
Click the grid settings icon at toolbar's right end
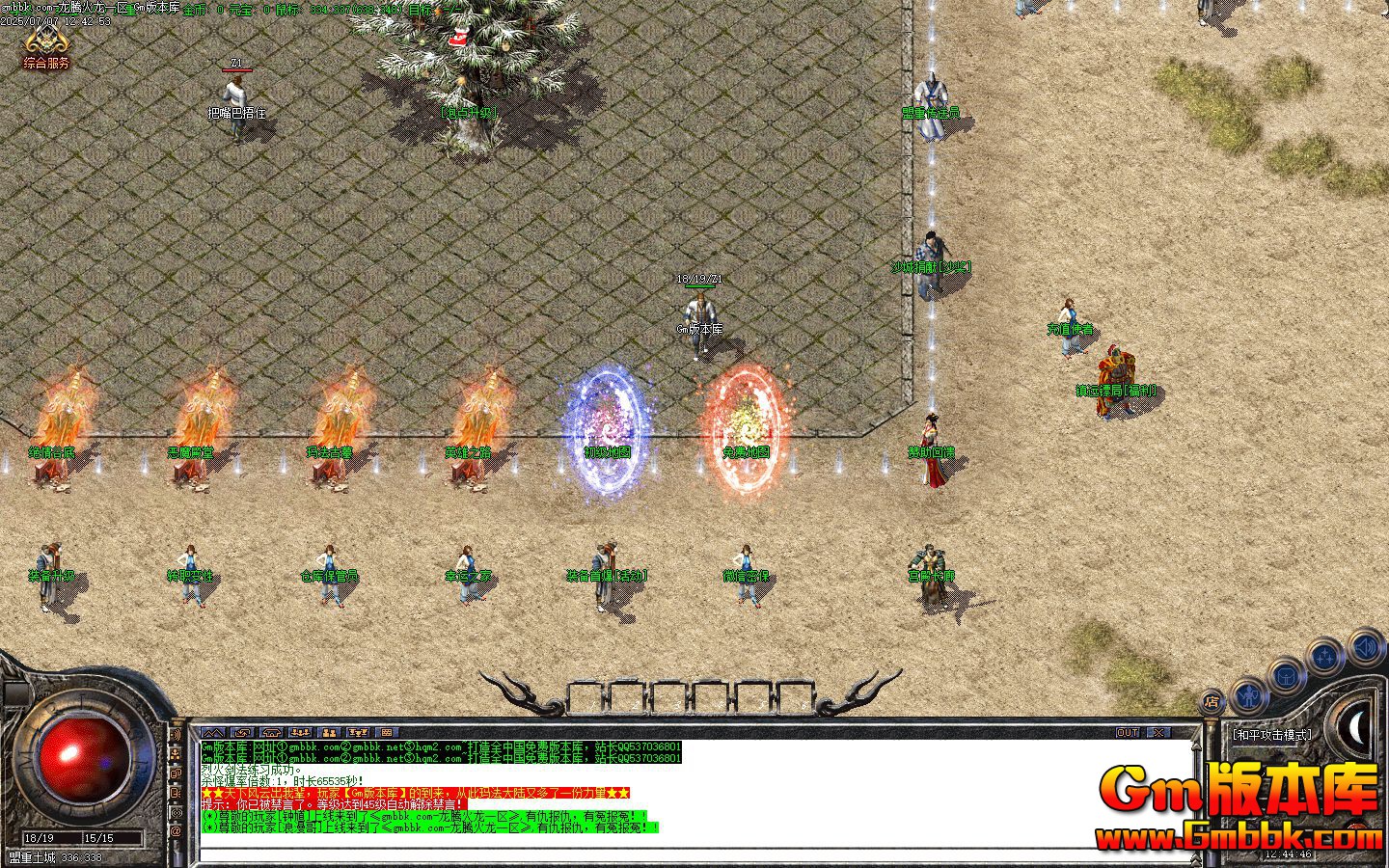click(387, 731)
